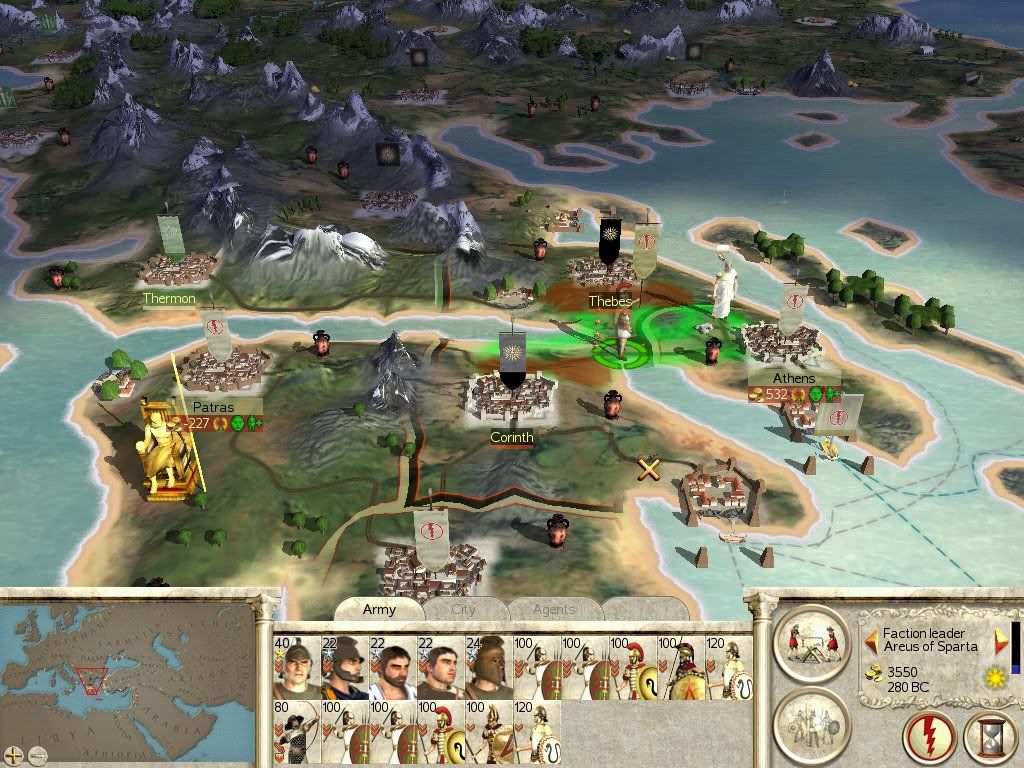1024x768 pixels.
Task: Select the general card with 40 bodyguards
Action: click(x=296, y=668)
